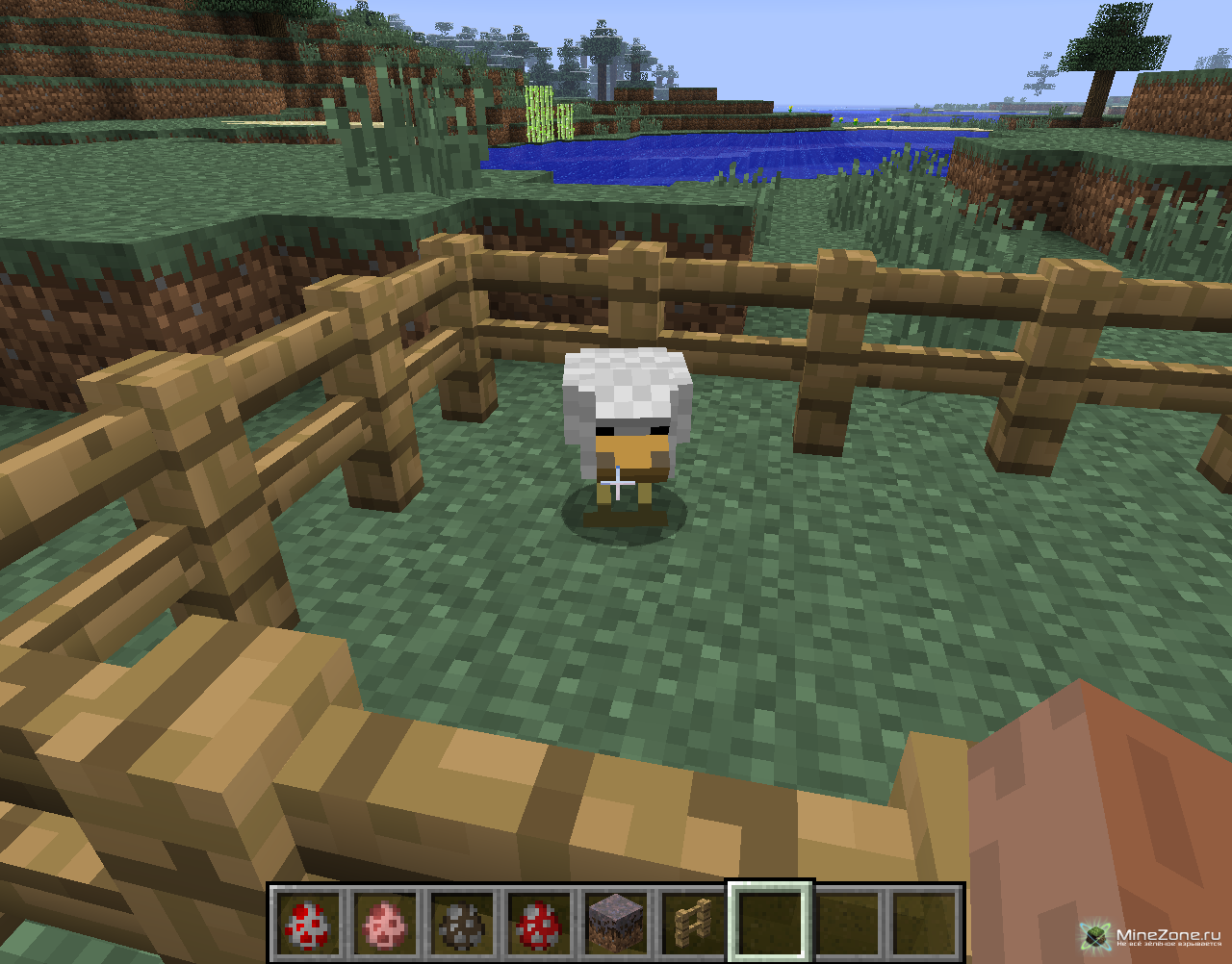The image size is (1232, 964).
Task: Select the dark brown cow spawn egg
Action: coord(462,924)
